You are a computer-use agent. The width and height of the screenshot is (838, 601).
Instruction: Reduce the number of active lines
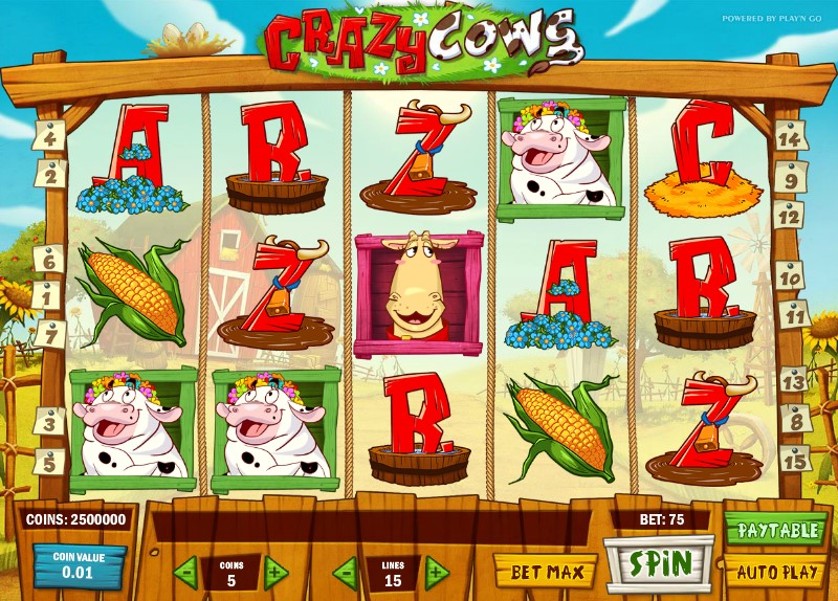[x=345, y=573]
